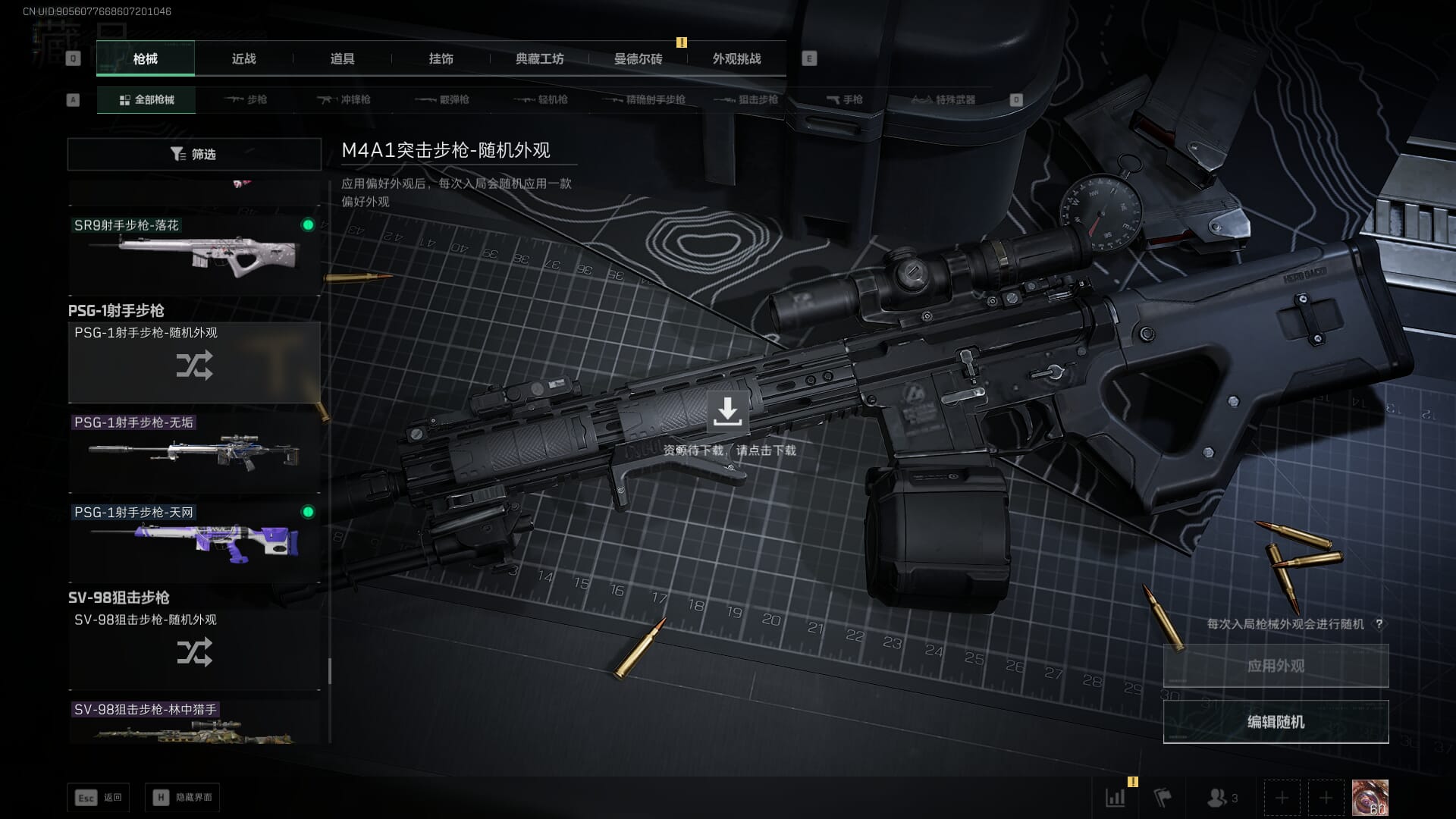Filter weapons by 冲锋枪 category
This screenshot has height=819, width=1456.
344,100
